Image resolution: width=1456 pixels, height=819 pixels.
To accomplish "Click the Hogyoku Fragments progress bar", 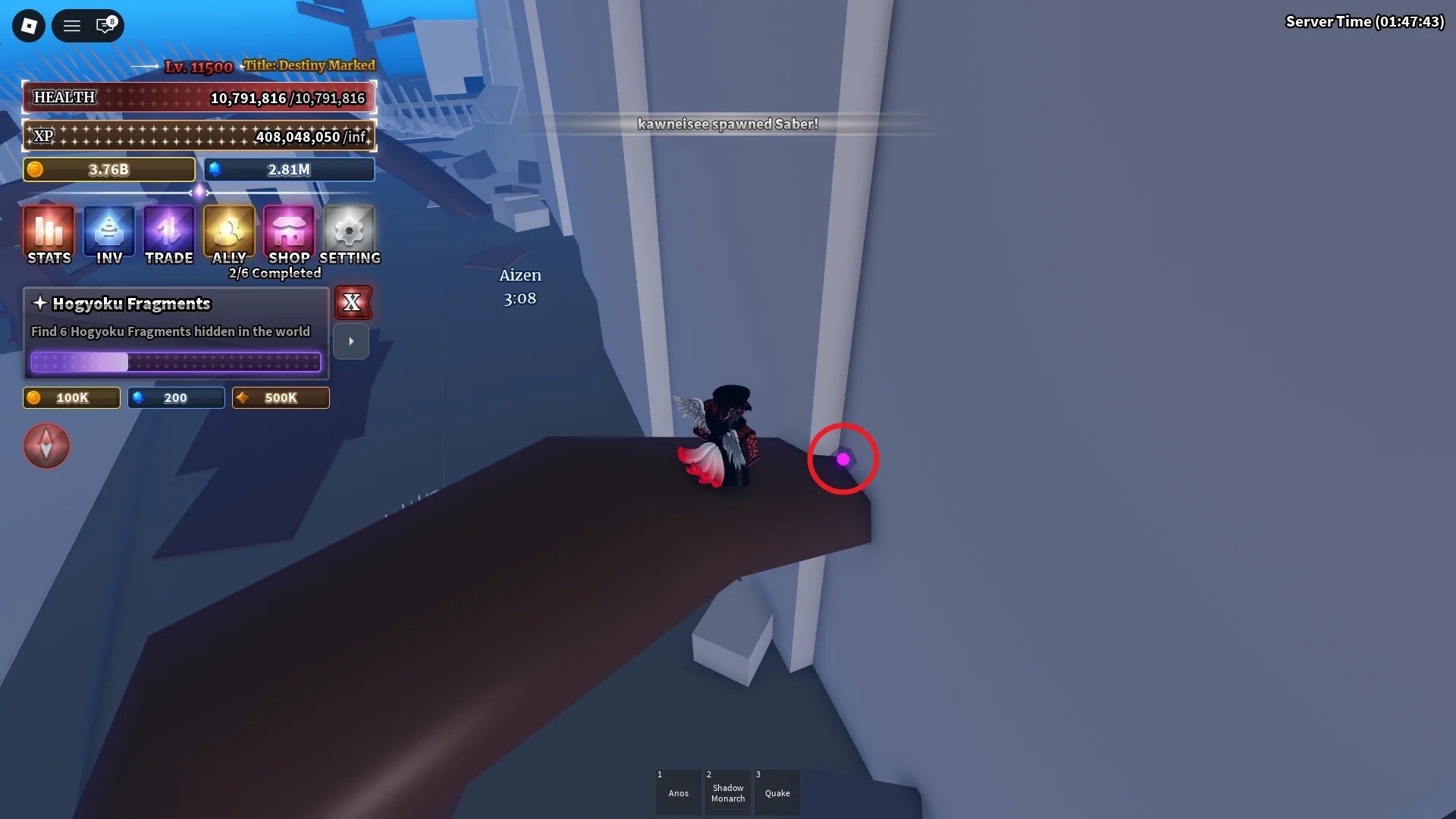I will [176, 362].
